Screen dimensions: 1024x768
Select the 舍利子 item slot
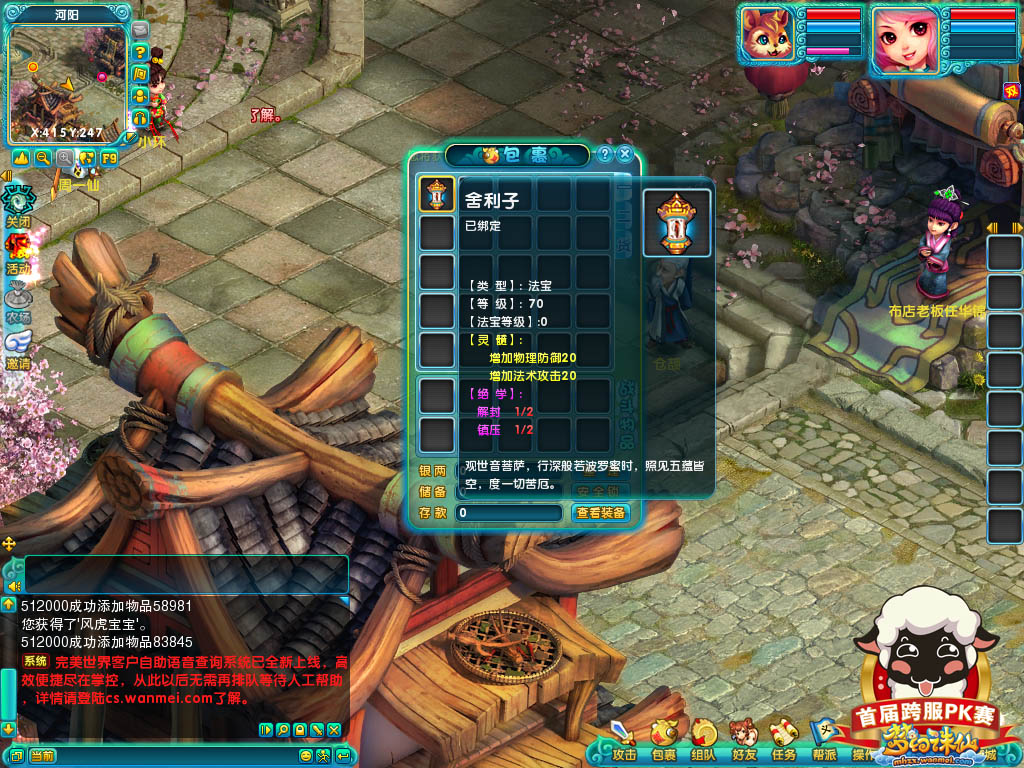click(x=437, y=194)
